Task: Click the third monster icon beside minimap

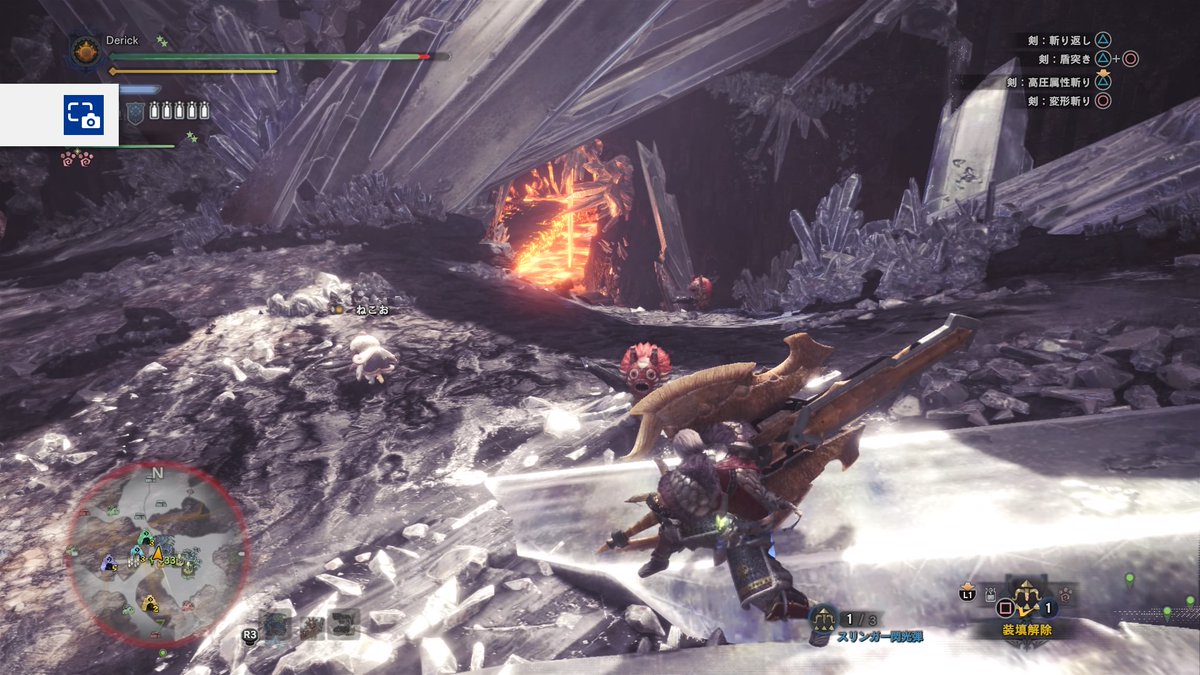Action: pyautogui.click(x=341, y=624)
